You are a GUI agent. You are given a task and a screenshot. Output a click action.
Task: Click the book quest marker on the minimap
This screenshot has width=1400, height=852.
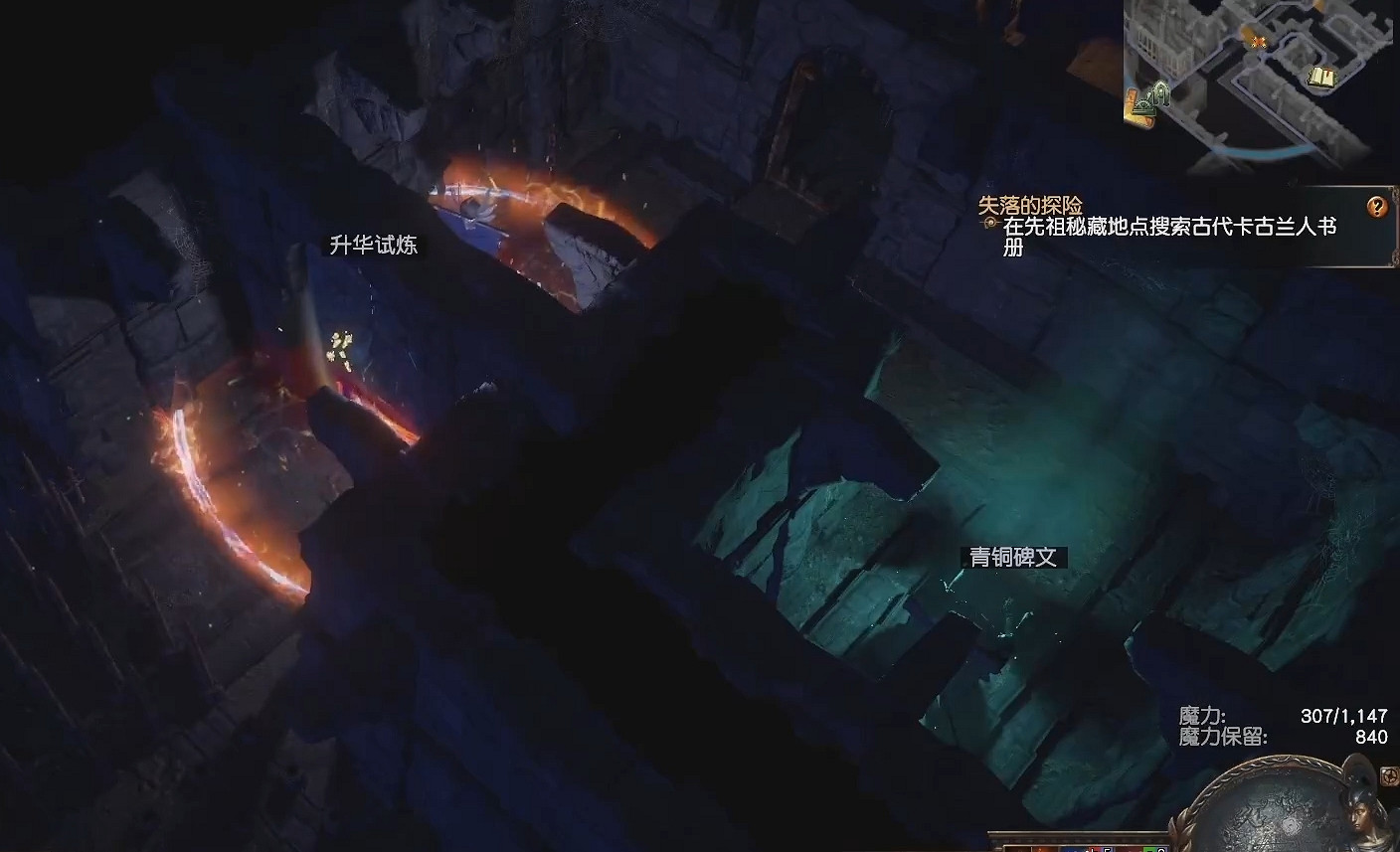coord(1322,77)
